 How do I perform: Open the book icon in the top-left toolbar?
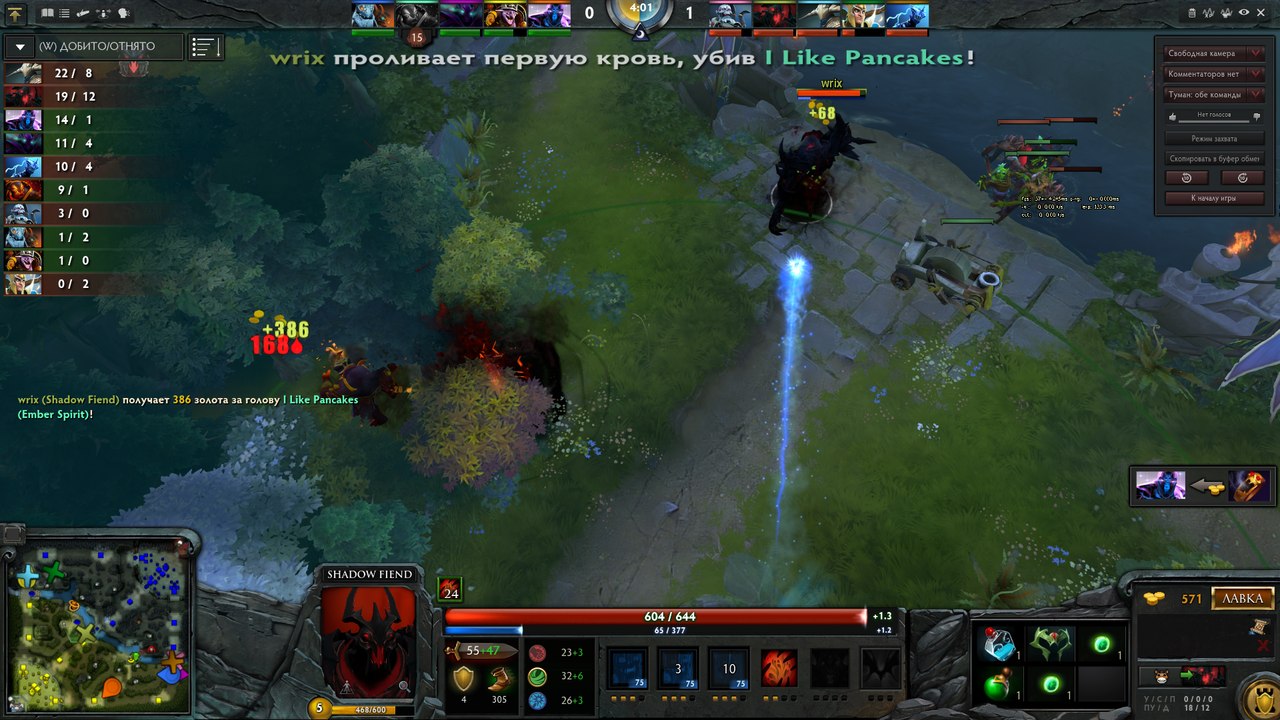[47, 14]
